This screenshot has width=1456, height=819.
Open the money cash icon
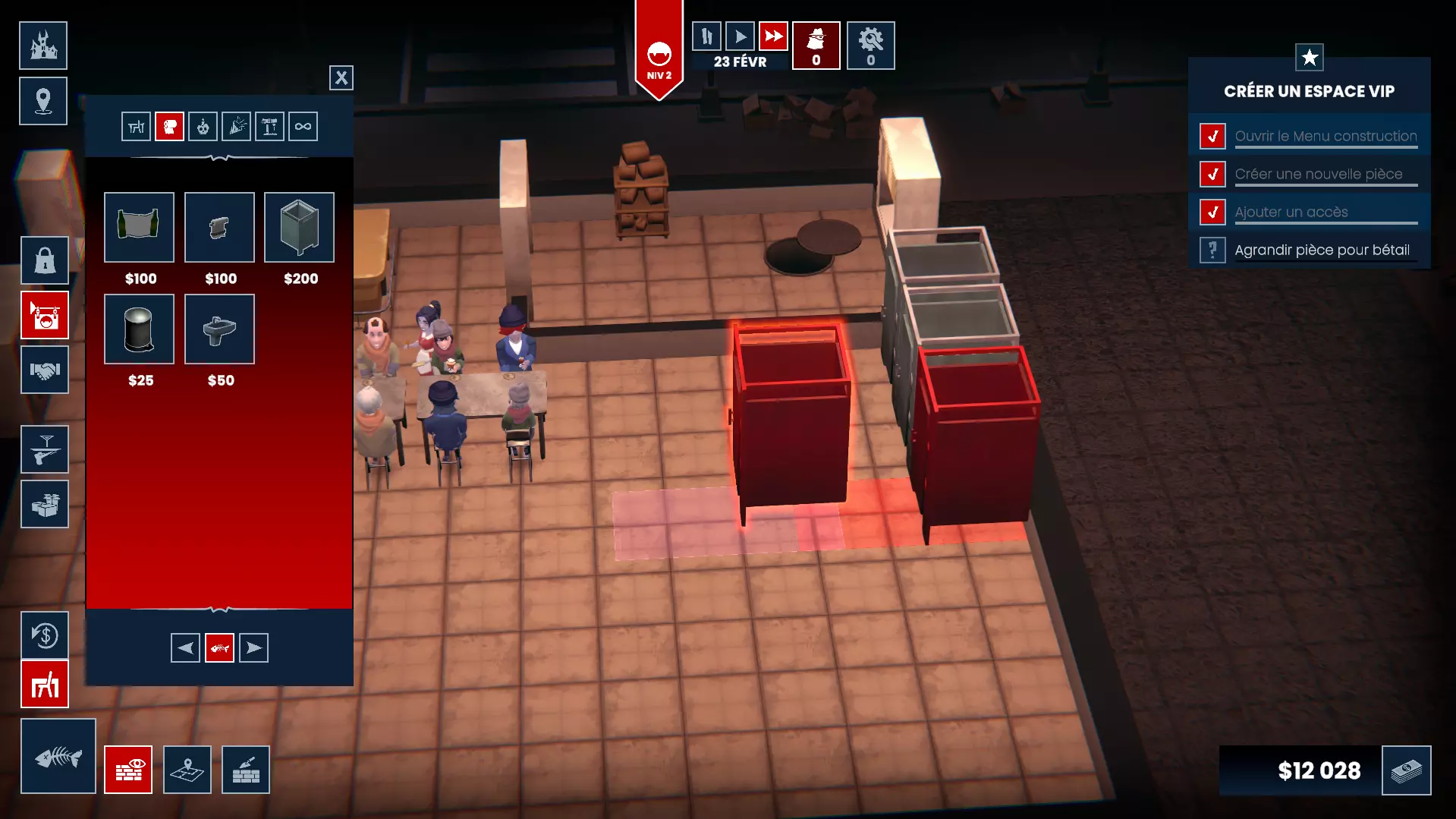coord(1406,770)
